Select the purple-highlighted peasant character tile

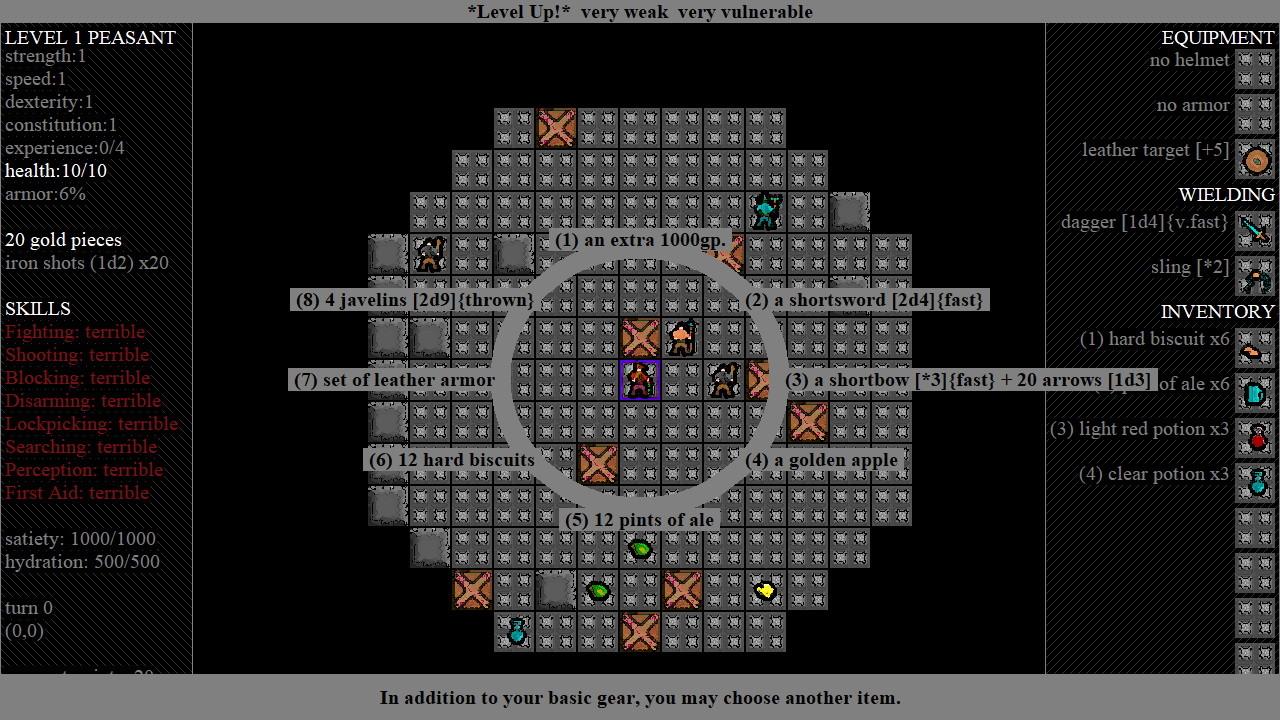(x=640, y=380)
